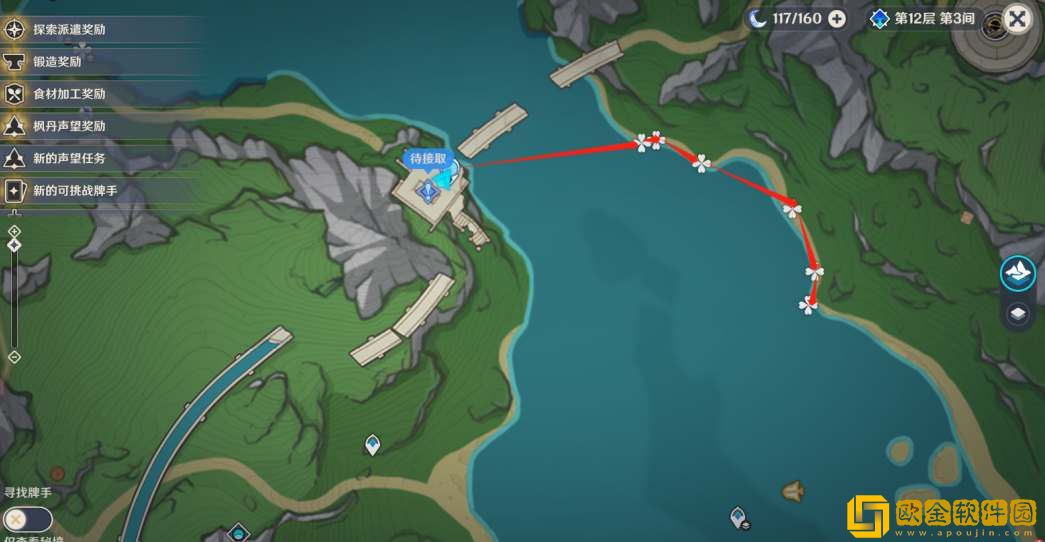Toggle the 寻找牌手 switch
The height and width of the screenshot is (542, 1045).
[28, 519]
